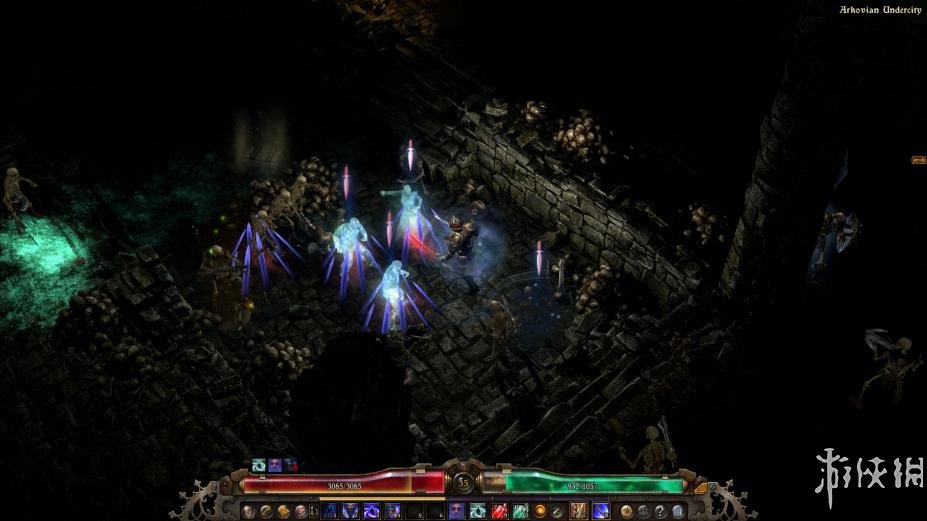Use the red health potion slot
927x521 pixels.
click(x=498, y=510)
